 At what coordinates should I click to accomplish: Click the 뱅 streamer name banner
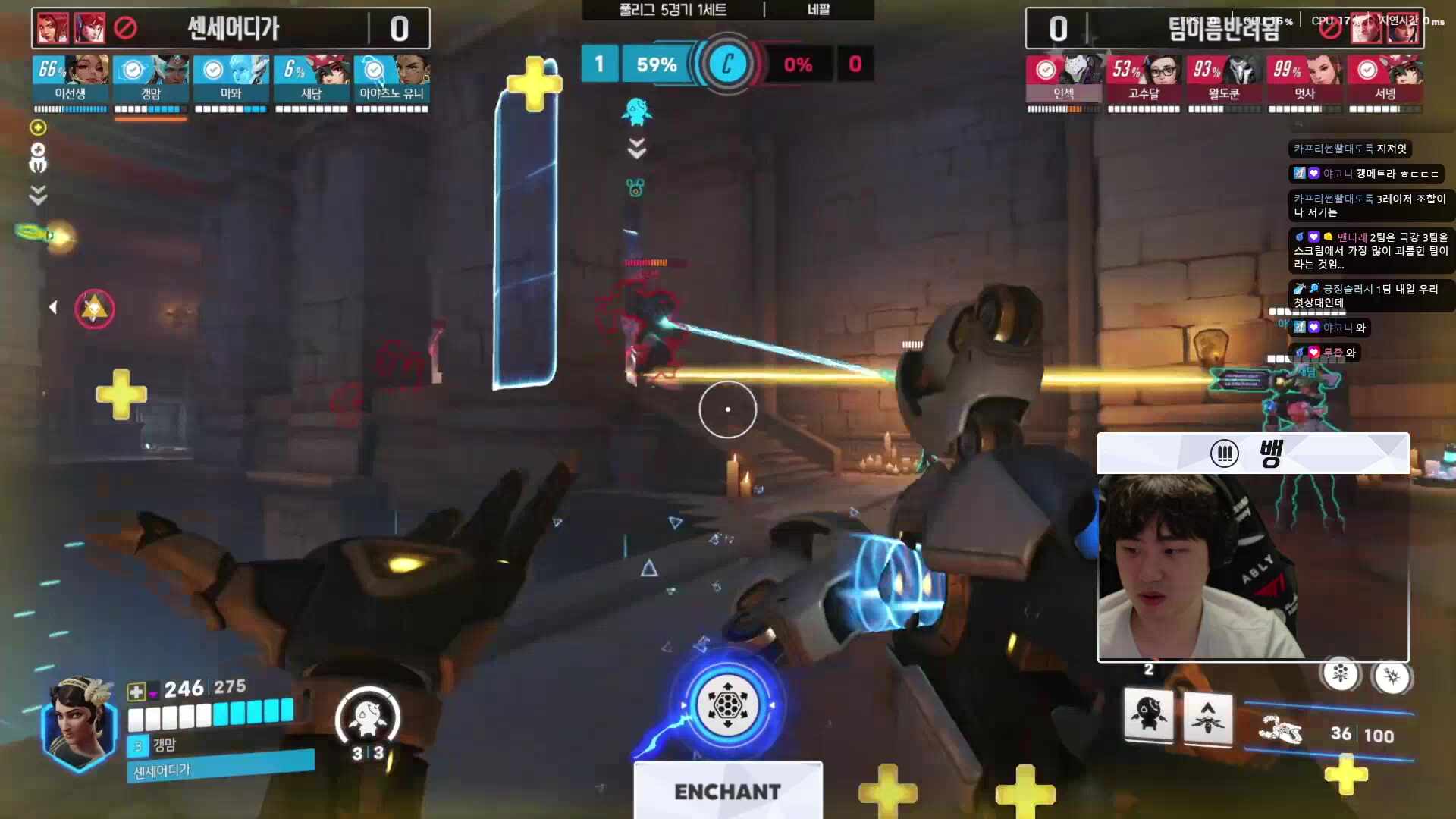click(1253, 453)
